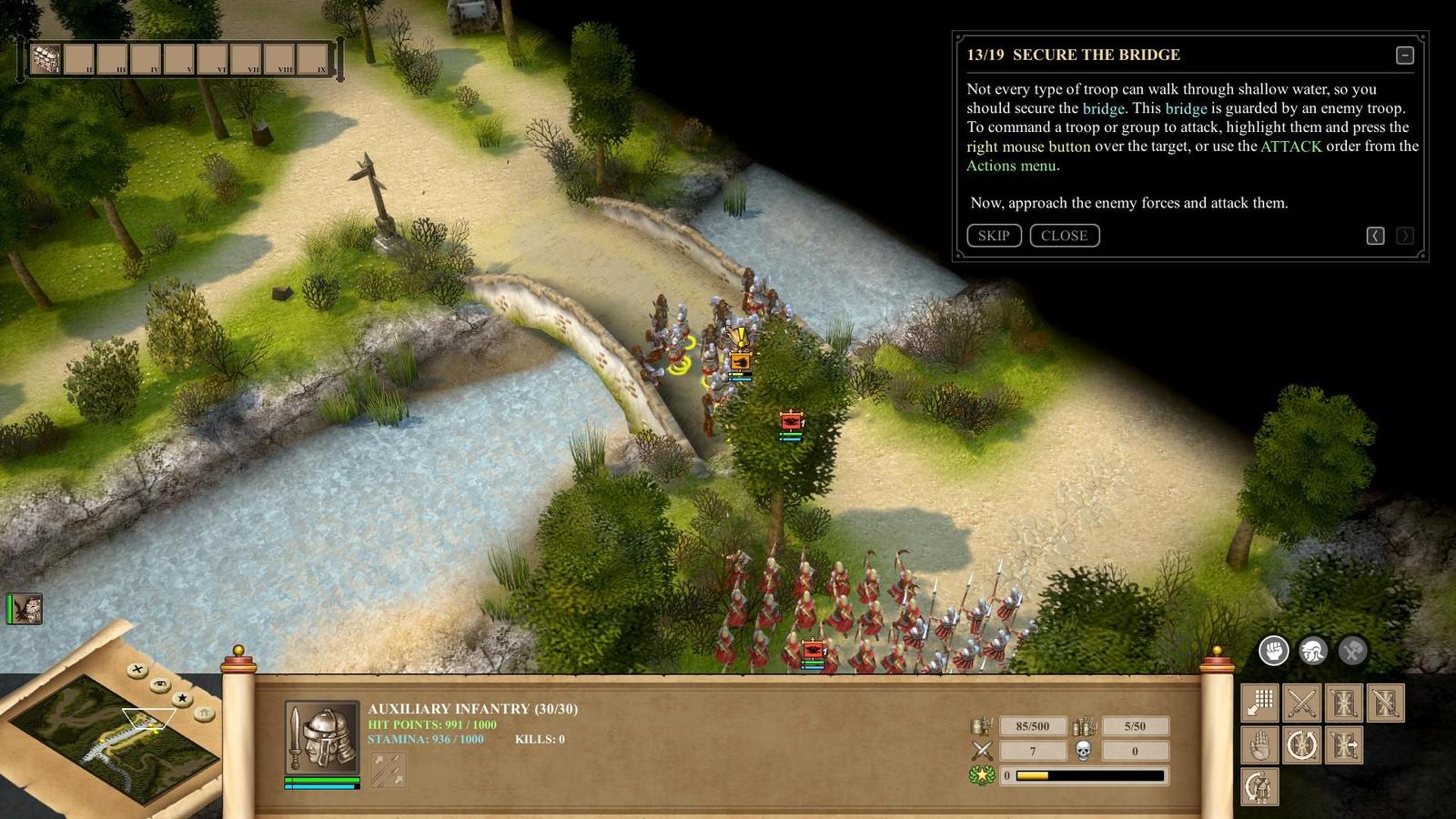Choose the raised fist stance button
The image size is (1456, 819).
[1273, 650]
